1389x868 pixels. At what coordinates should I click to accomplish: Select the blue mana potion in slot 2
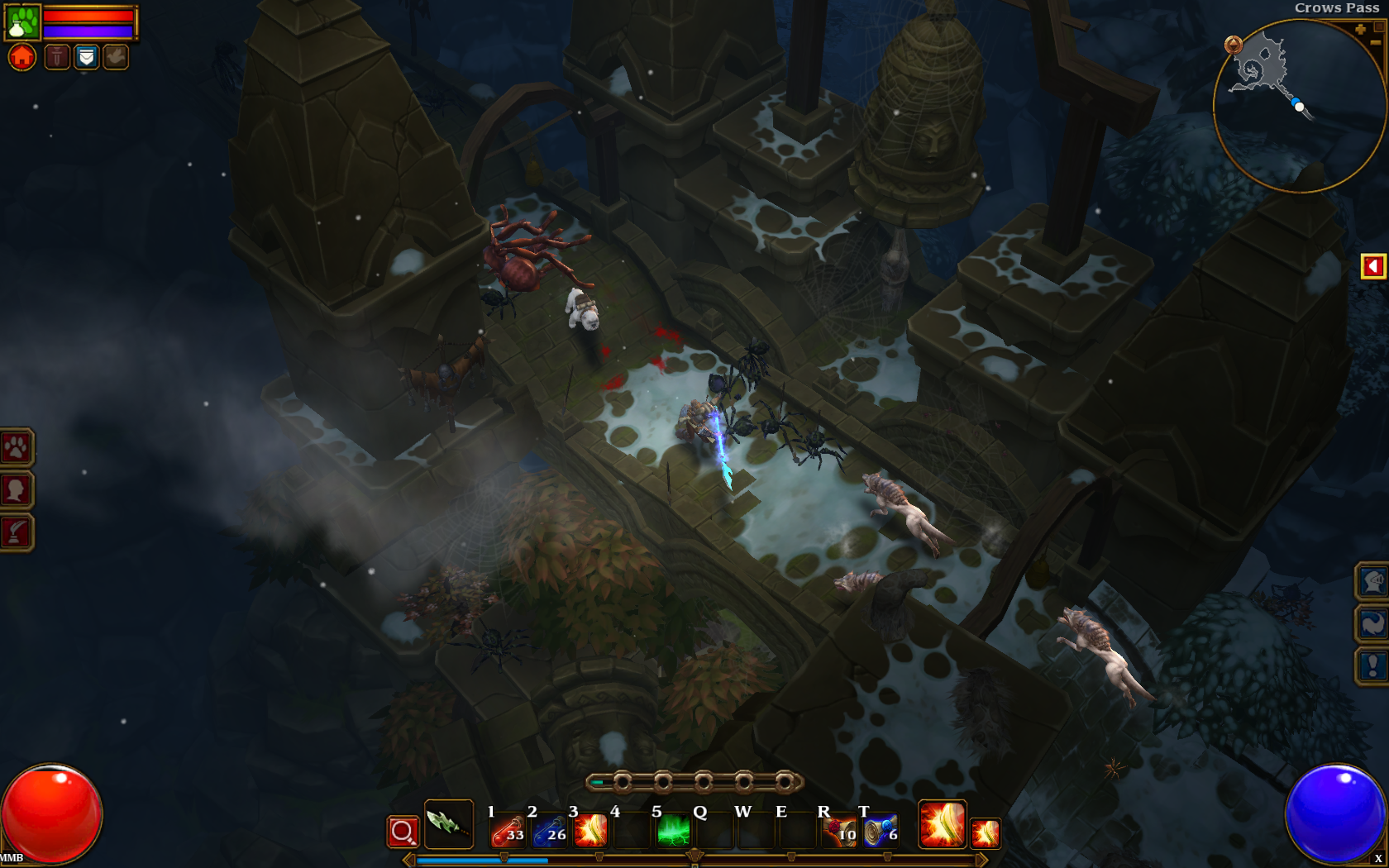550,829
